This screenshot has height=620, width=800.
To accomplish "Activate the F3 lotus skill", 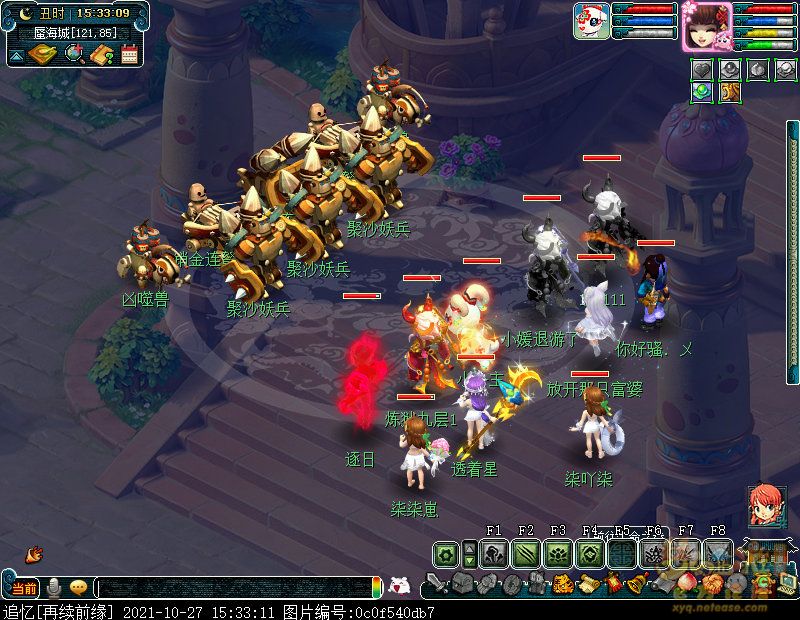I will tap(558, 553).
